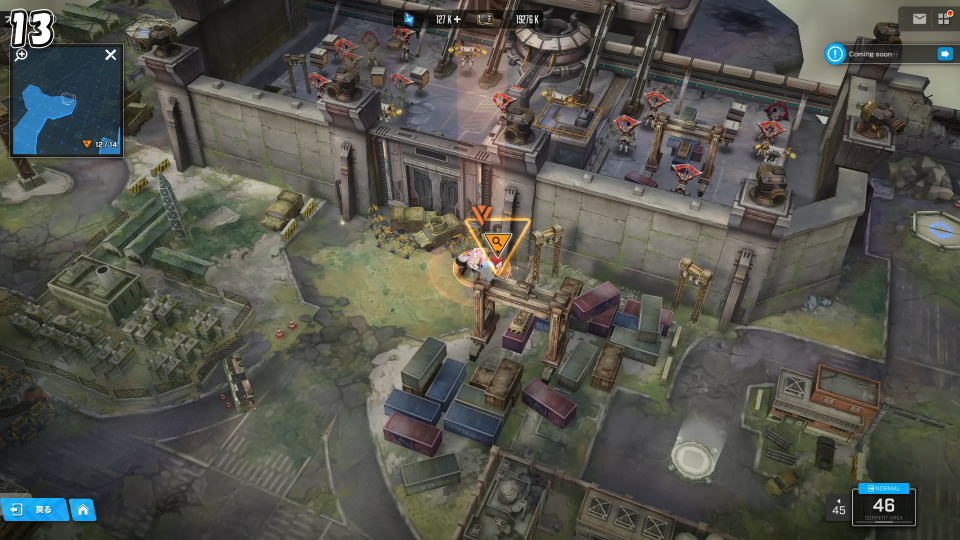Open the mail inbox
Screen dimensions: 960x540
pyautogui.click(x=919, y=19)
